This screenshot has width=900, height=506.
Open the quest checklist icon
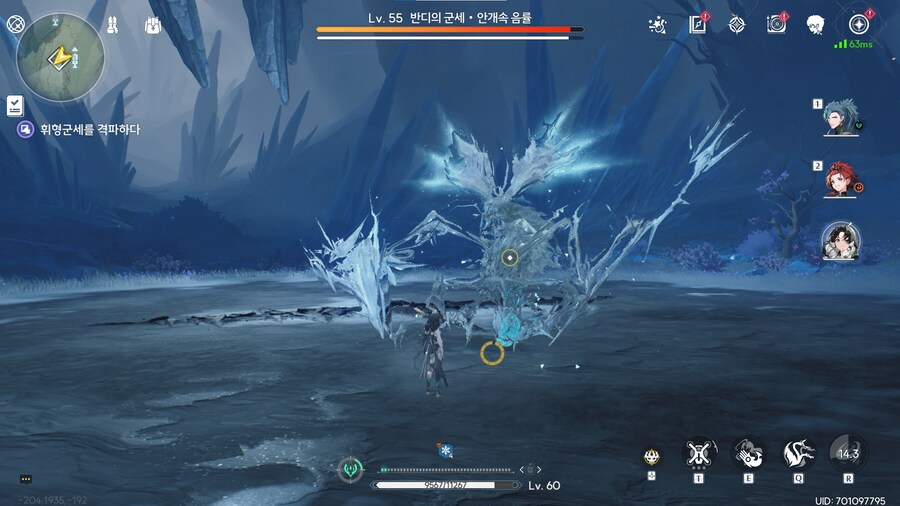coord(15,103)
